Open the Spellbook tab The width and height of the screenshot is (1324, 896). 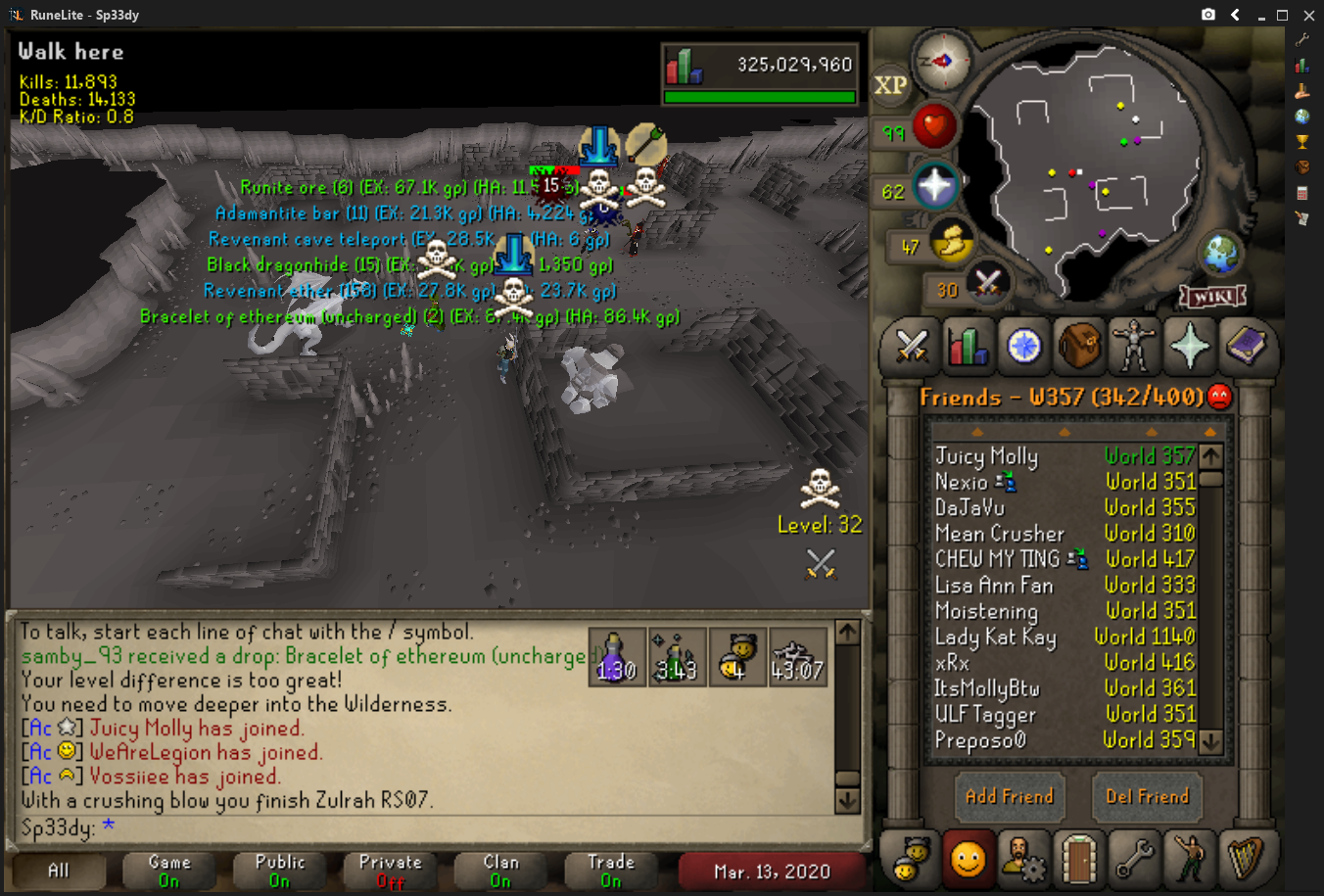point(1246,346)
